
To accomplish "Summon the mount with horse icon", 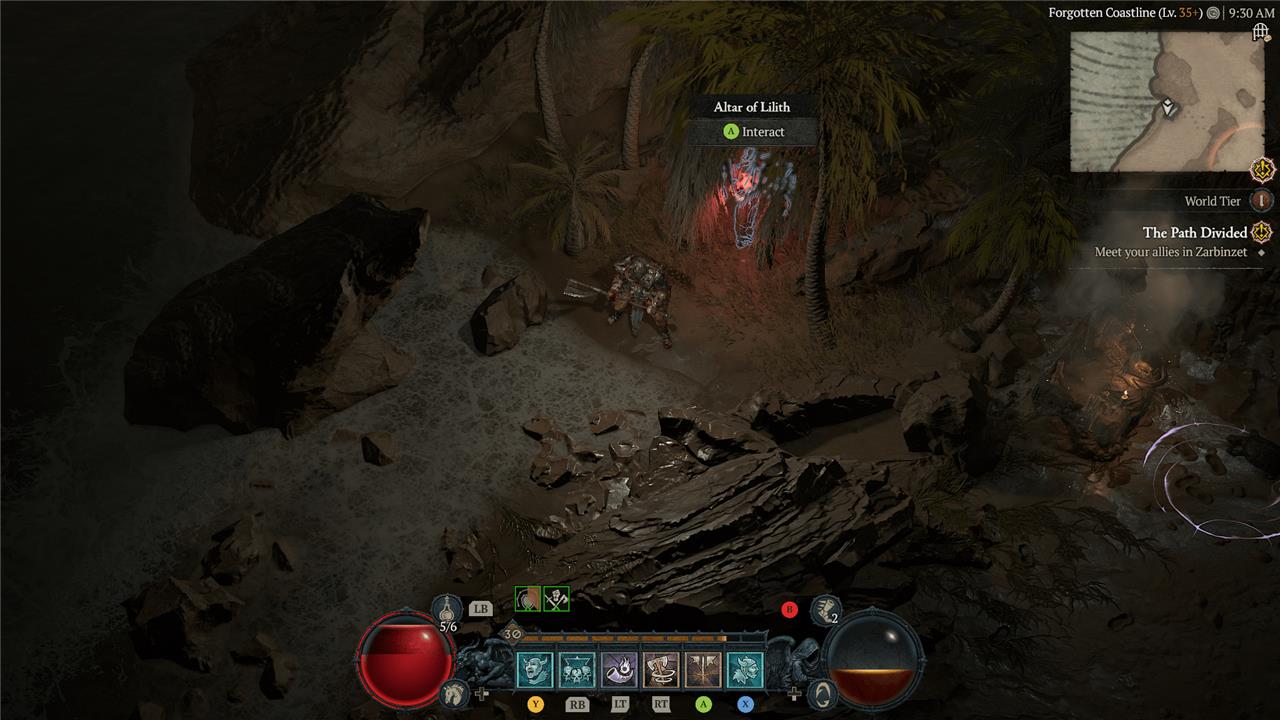I will tap(454, 692).
